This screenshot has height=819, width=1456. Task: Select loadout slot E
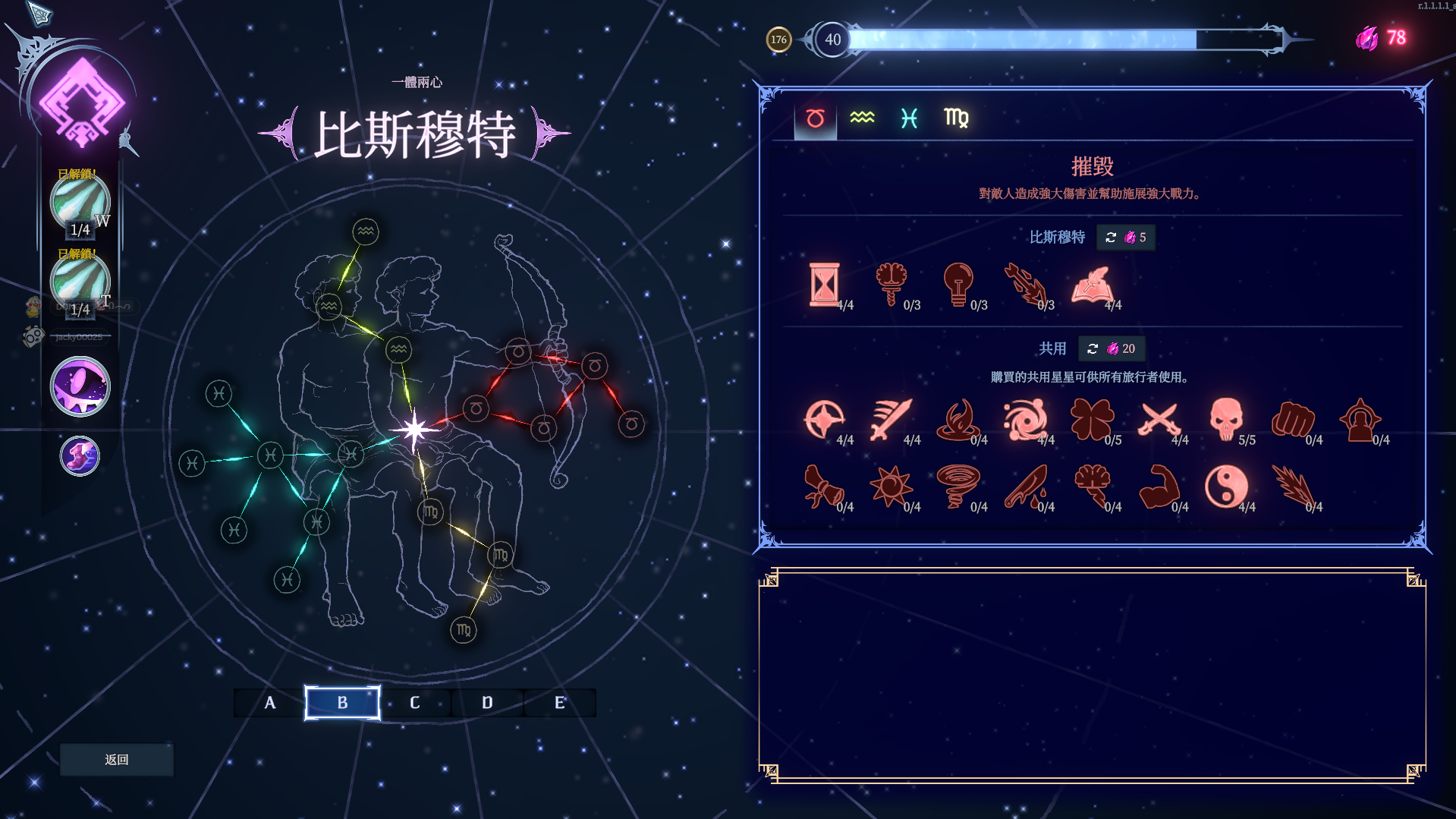coord(560,703)
